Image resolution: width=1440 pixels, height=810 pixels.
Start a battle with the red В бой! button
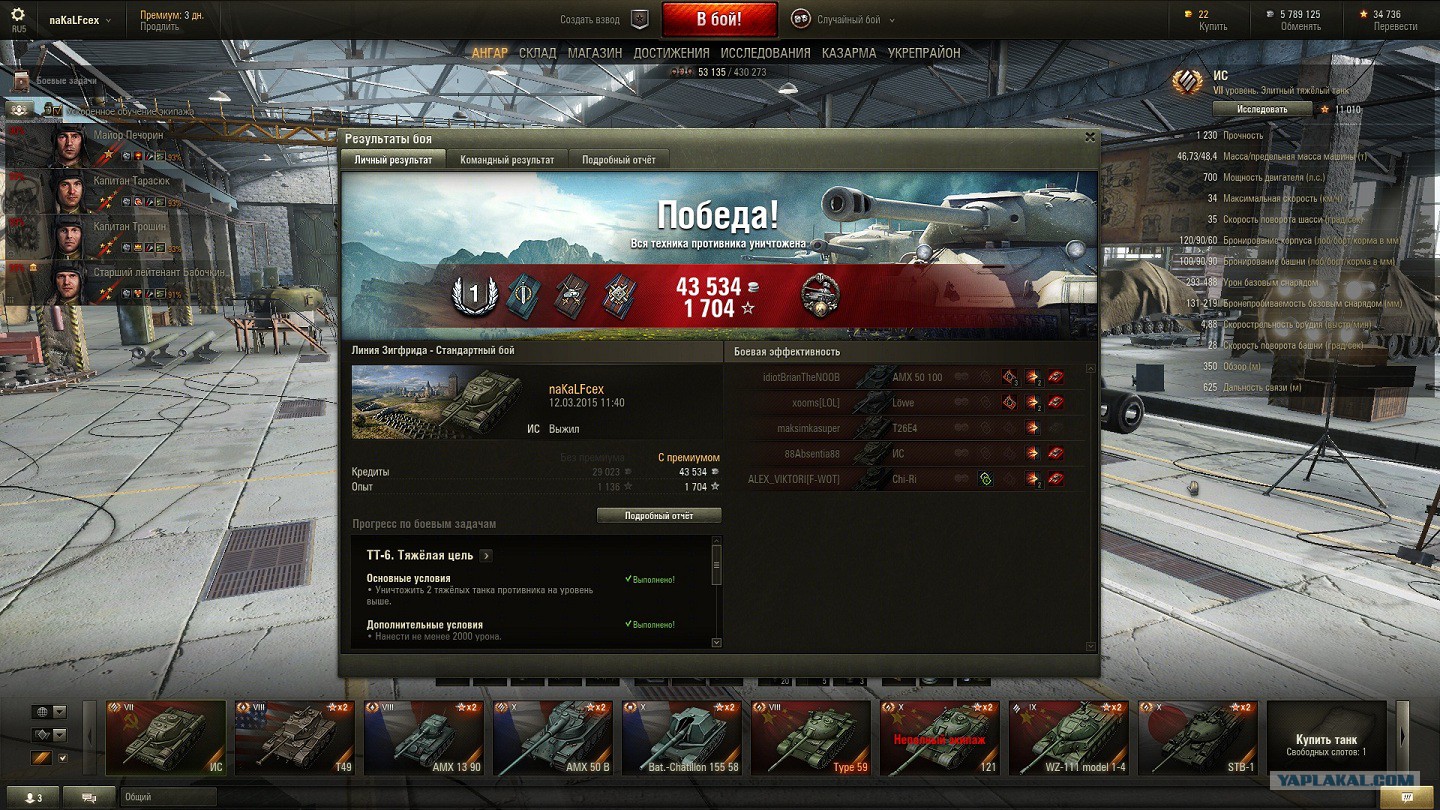tap(718, 20)
